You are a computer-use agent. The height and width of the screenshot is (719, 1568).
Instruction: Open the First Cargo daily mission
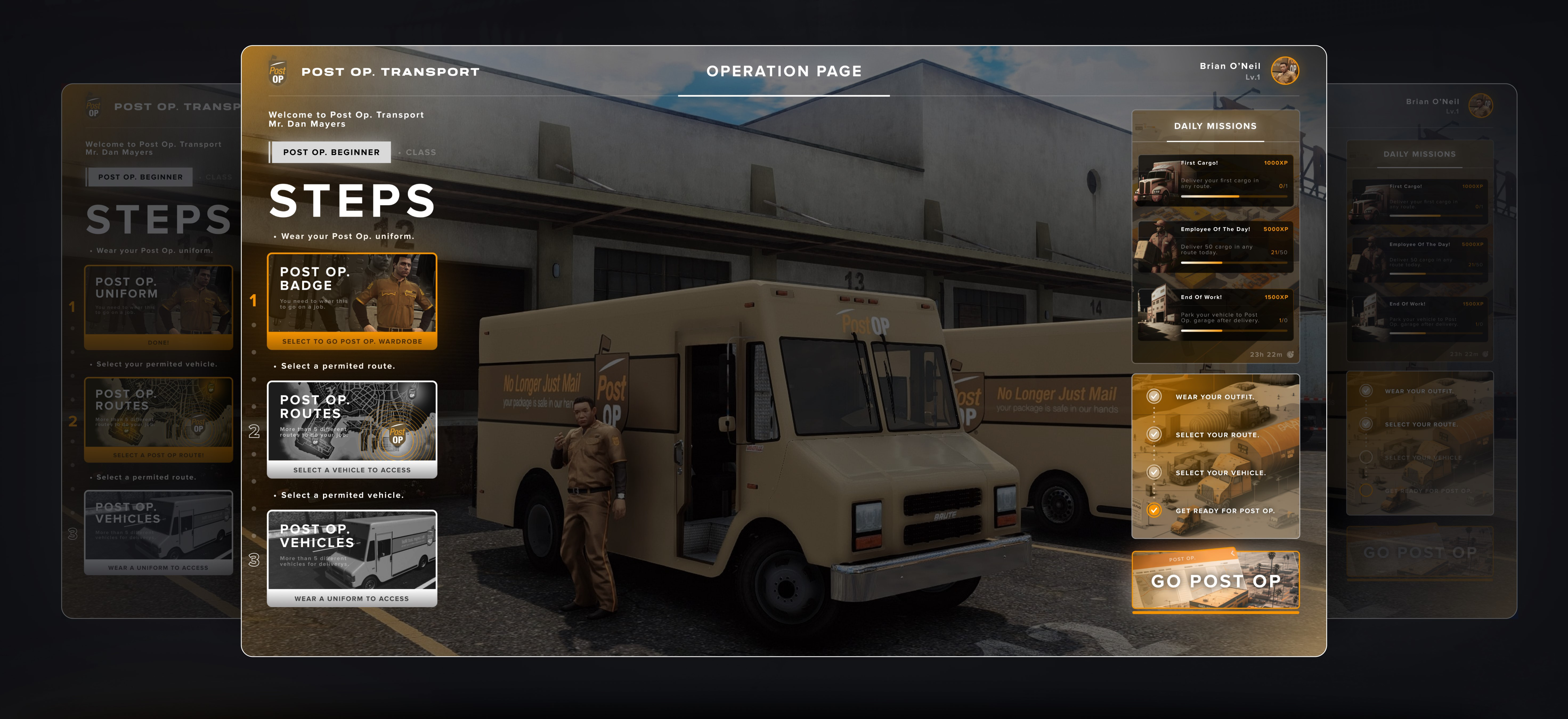(1216, 180)
